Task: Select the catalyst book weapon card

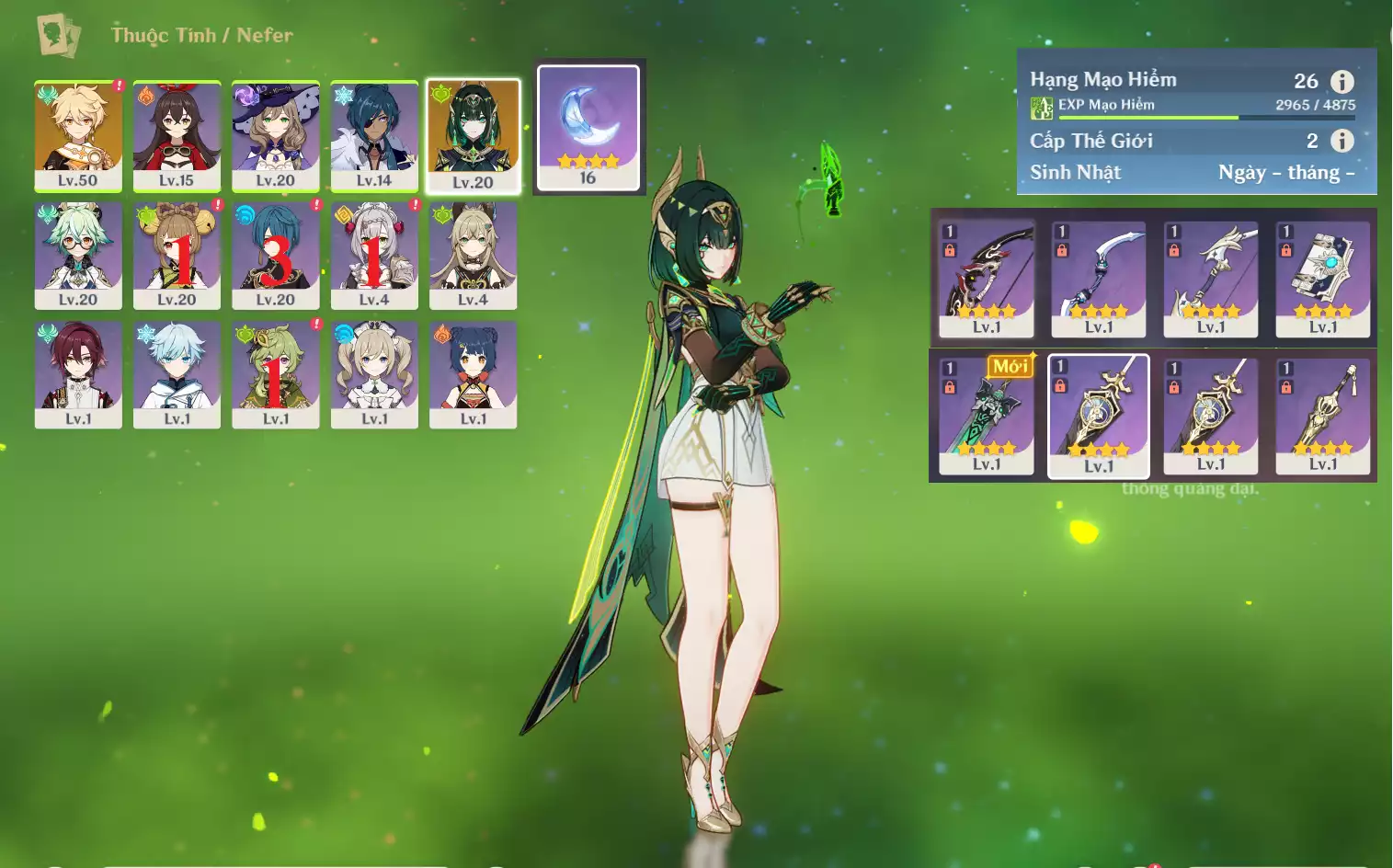Action: [1323, 279]
